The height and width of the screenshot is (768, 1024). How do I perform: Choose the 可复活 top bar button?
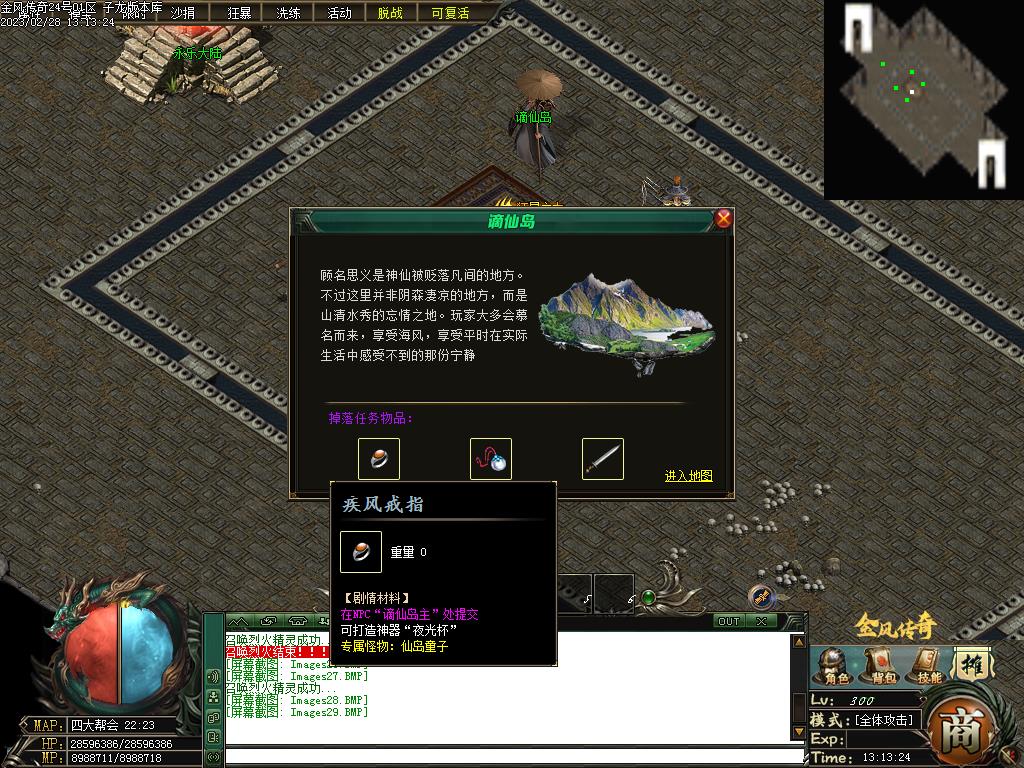[x=450, y=13]
